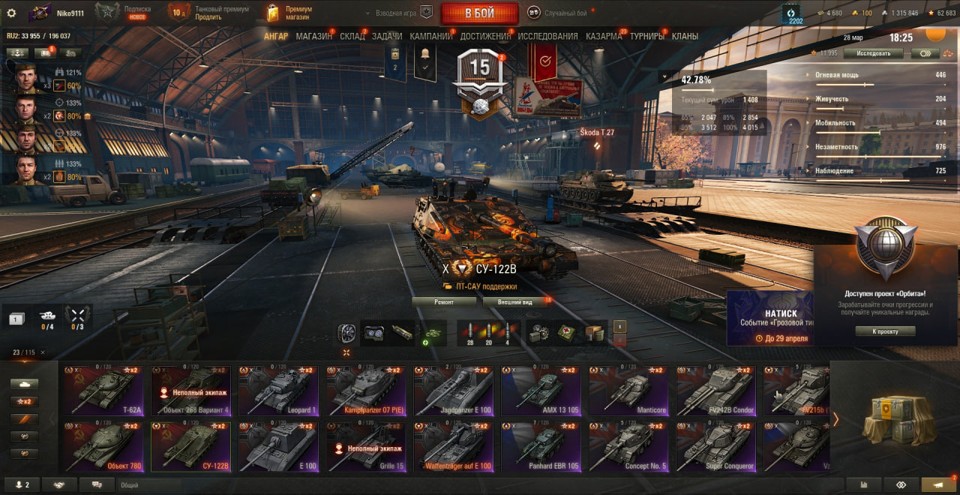The width and height of the screenshot is (960, 495).
Task: Select the T-62A tank in carousel
Action: pyautogui.click(x=103, y=390)
